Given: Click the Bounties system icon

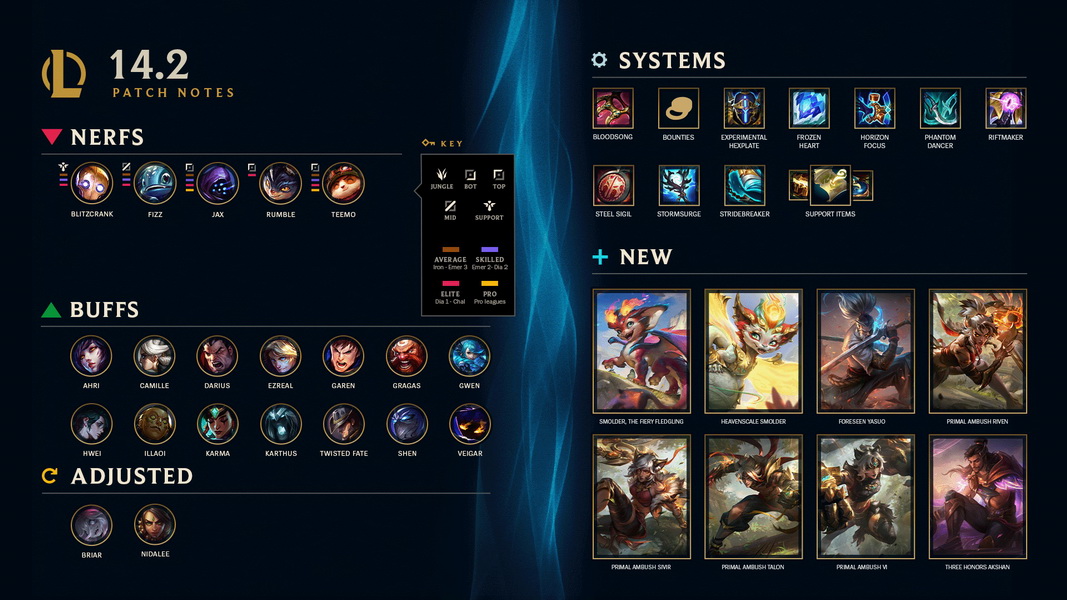Looking at the screenshot, I should [x=678, y=108].
